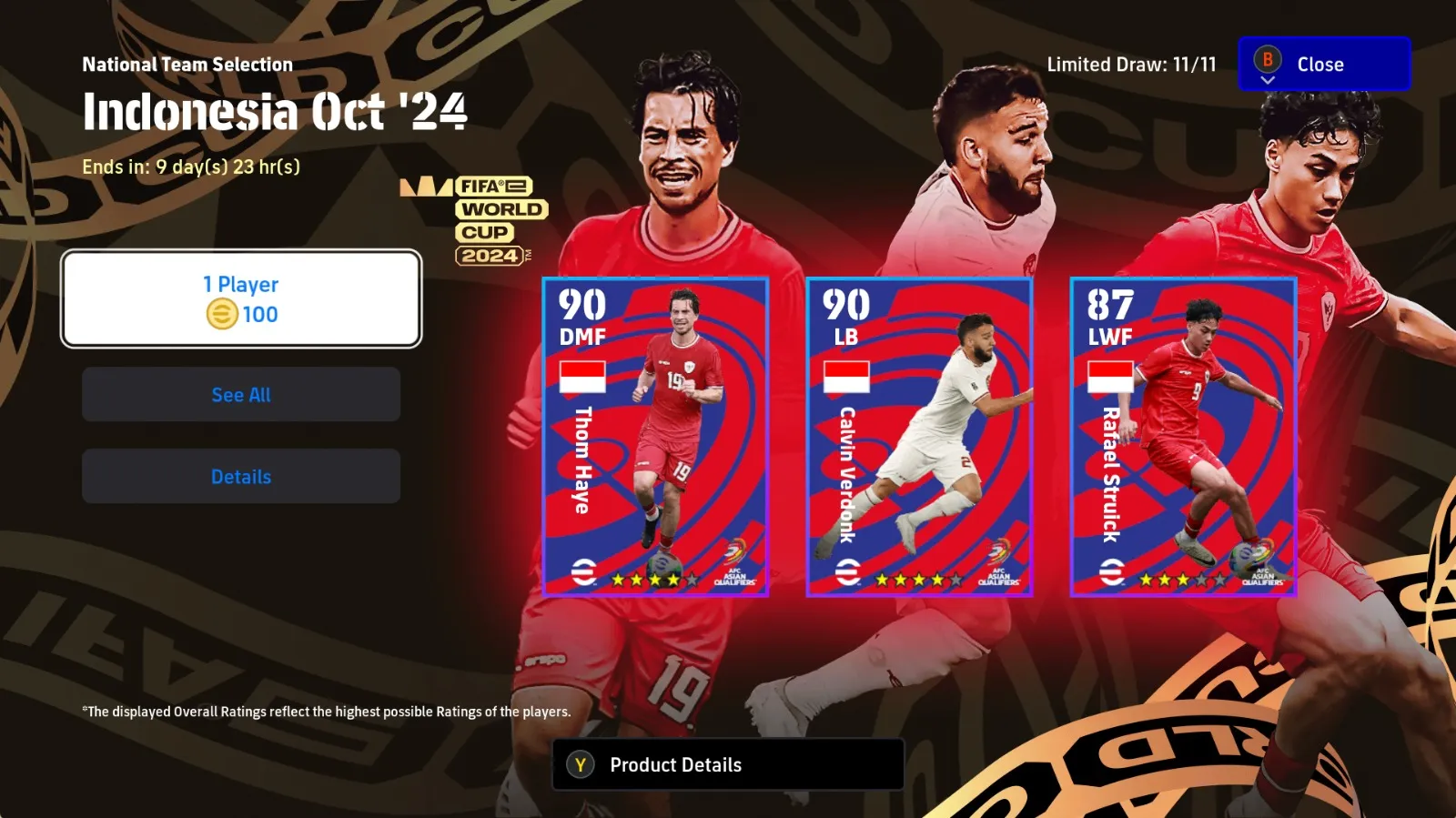Click the eFootball emblem on Calvin Verdonk's card
This screenshot has height=818, width=1456.
click(x=846, y=574)
